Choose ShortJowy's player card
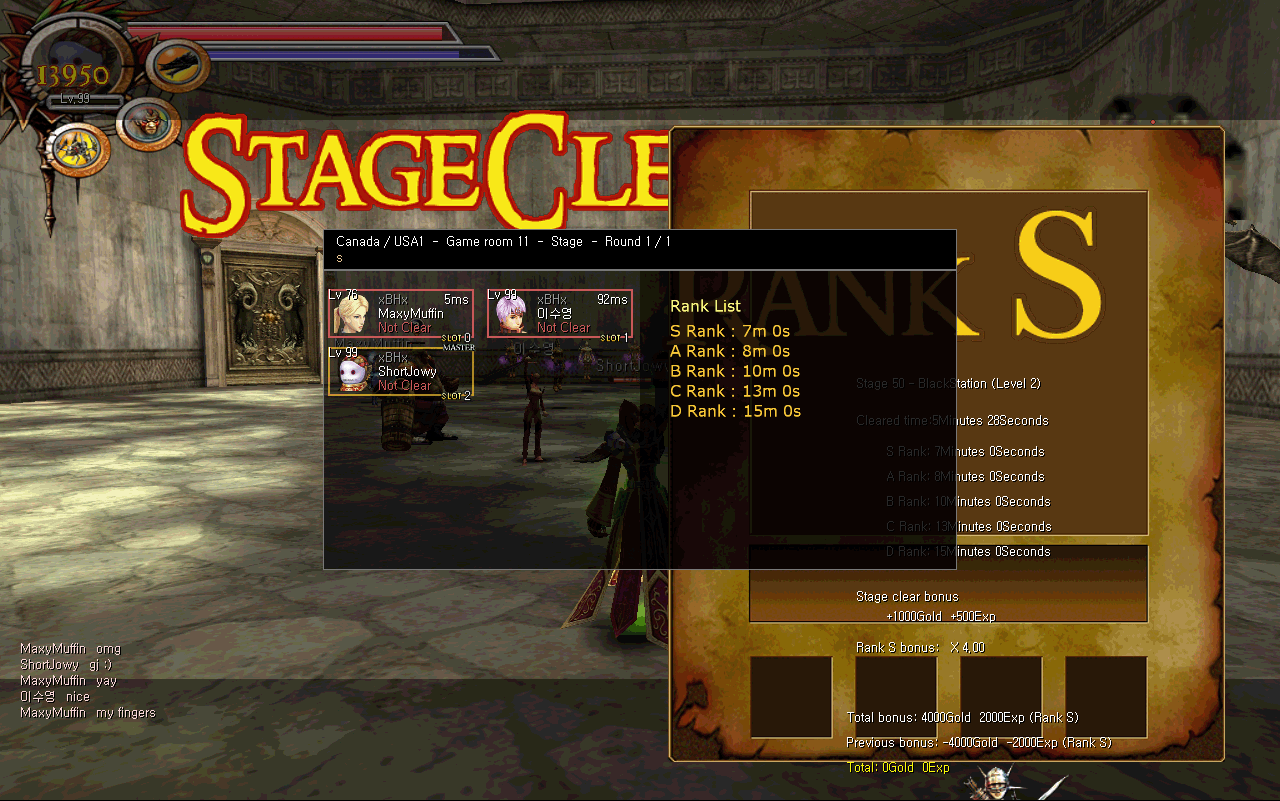The width and height of the screenshot is (1280, 801). [401, 372]
